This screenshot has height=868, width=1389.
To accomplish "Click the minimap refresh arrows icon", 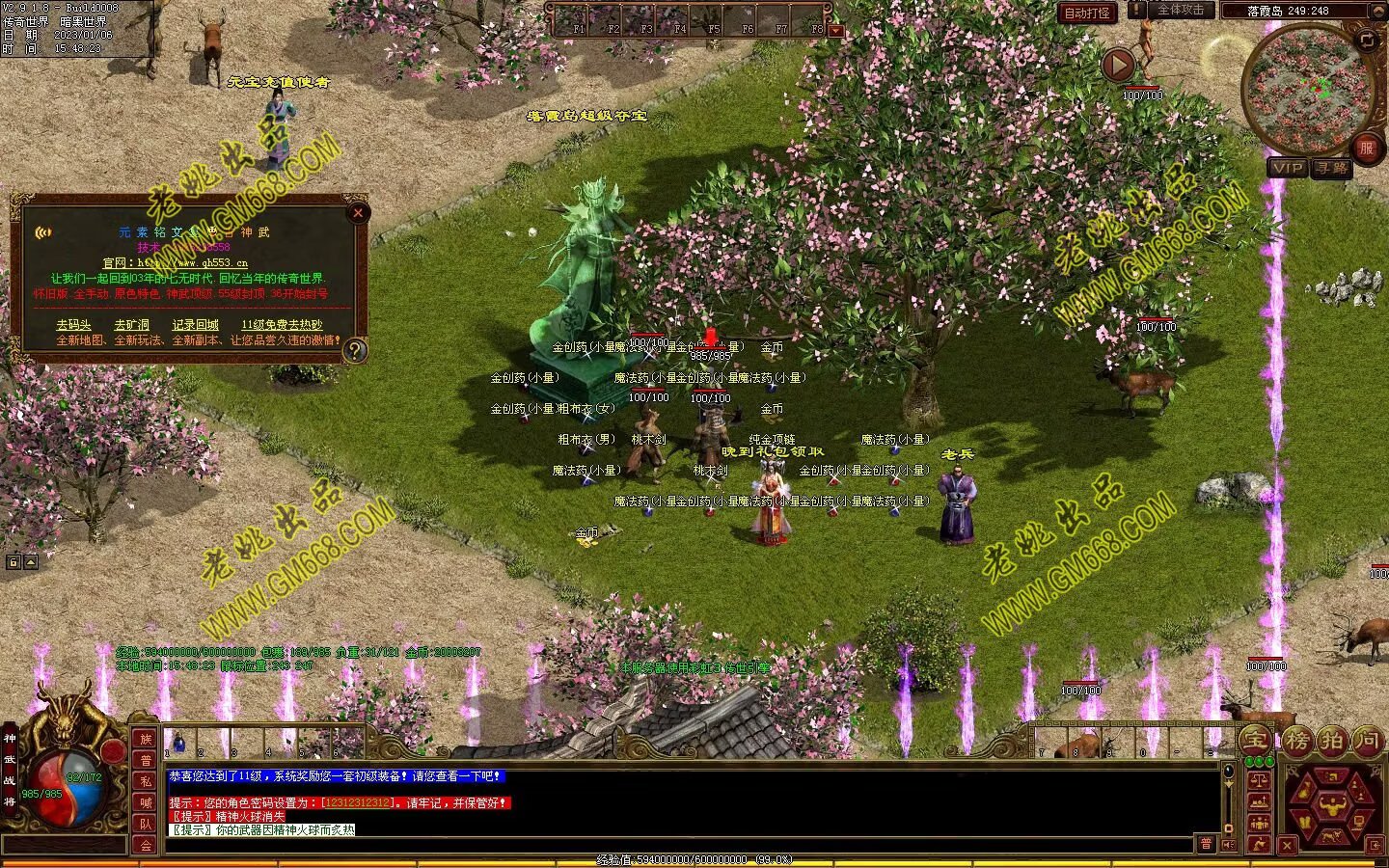I will (1367, 41).
